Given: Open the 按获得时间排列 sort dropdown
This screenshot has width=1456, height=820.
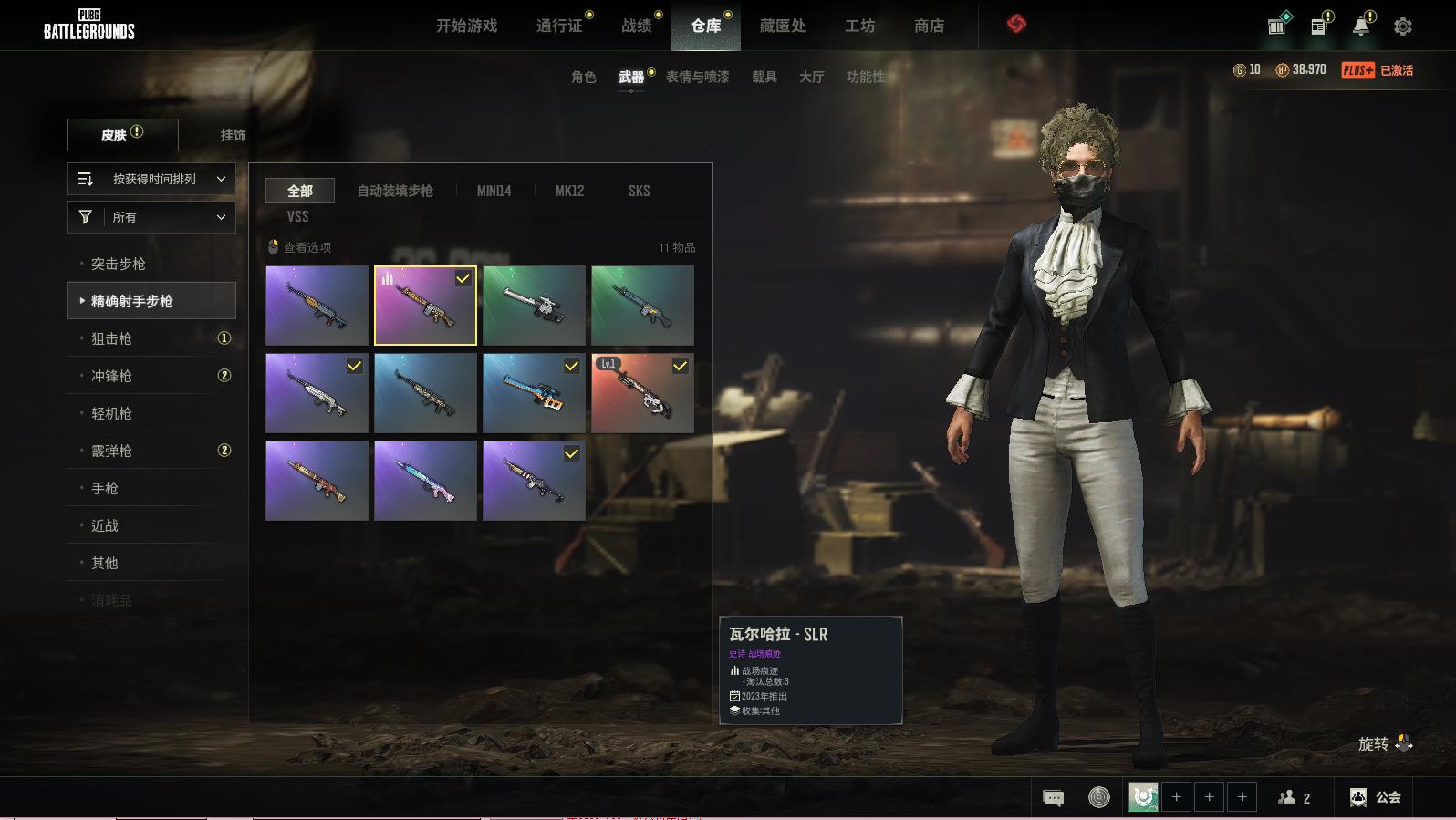Looking at the screenshot, I should 151,179.
